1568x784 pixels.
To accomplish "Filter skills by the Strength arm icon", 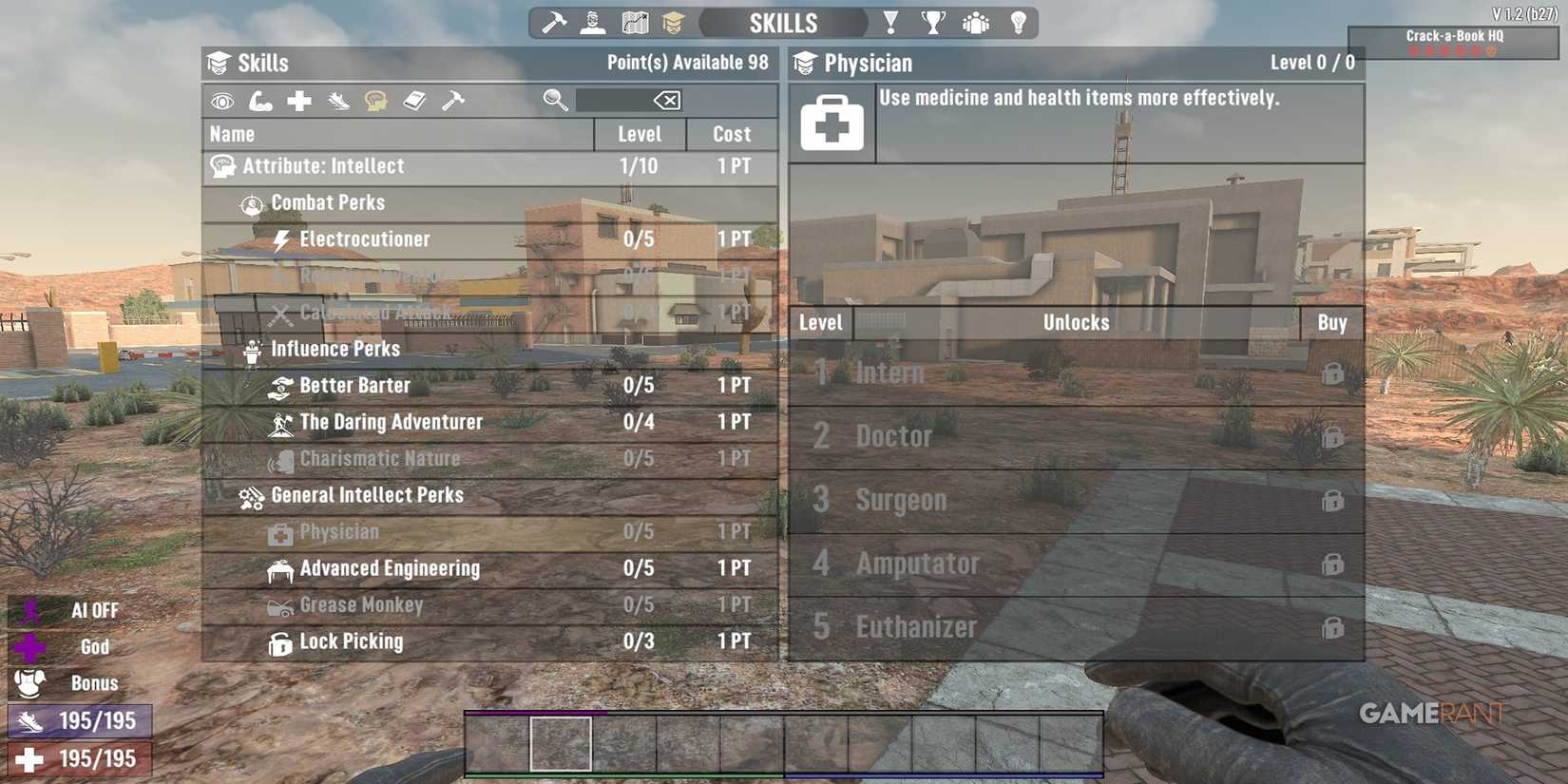I will [x=260, y=99].
